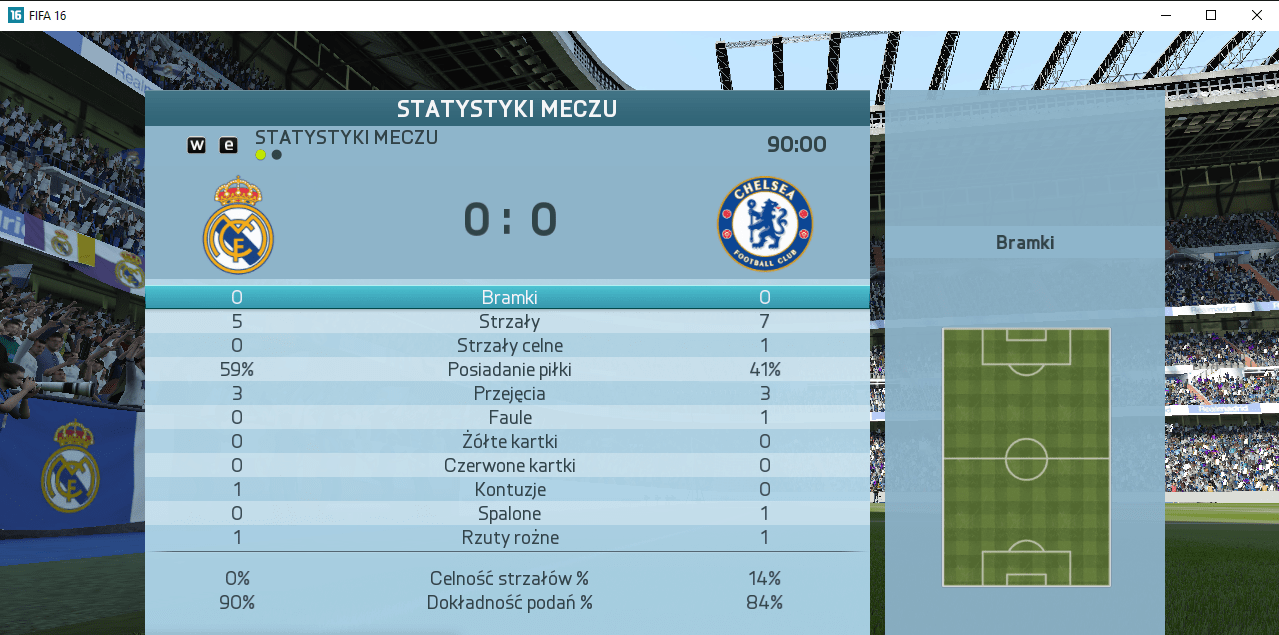Select the Strzały stat row
The width and height of the screenshot is (1279, 635).
click(x=509, y=322)
